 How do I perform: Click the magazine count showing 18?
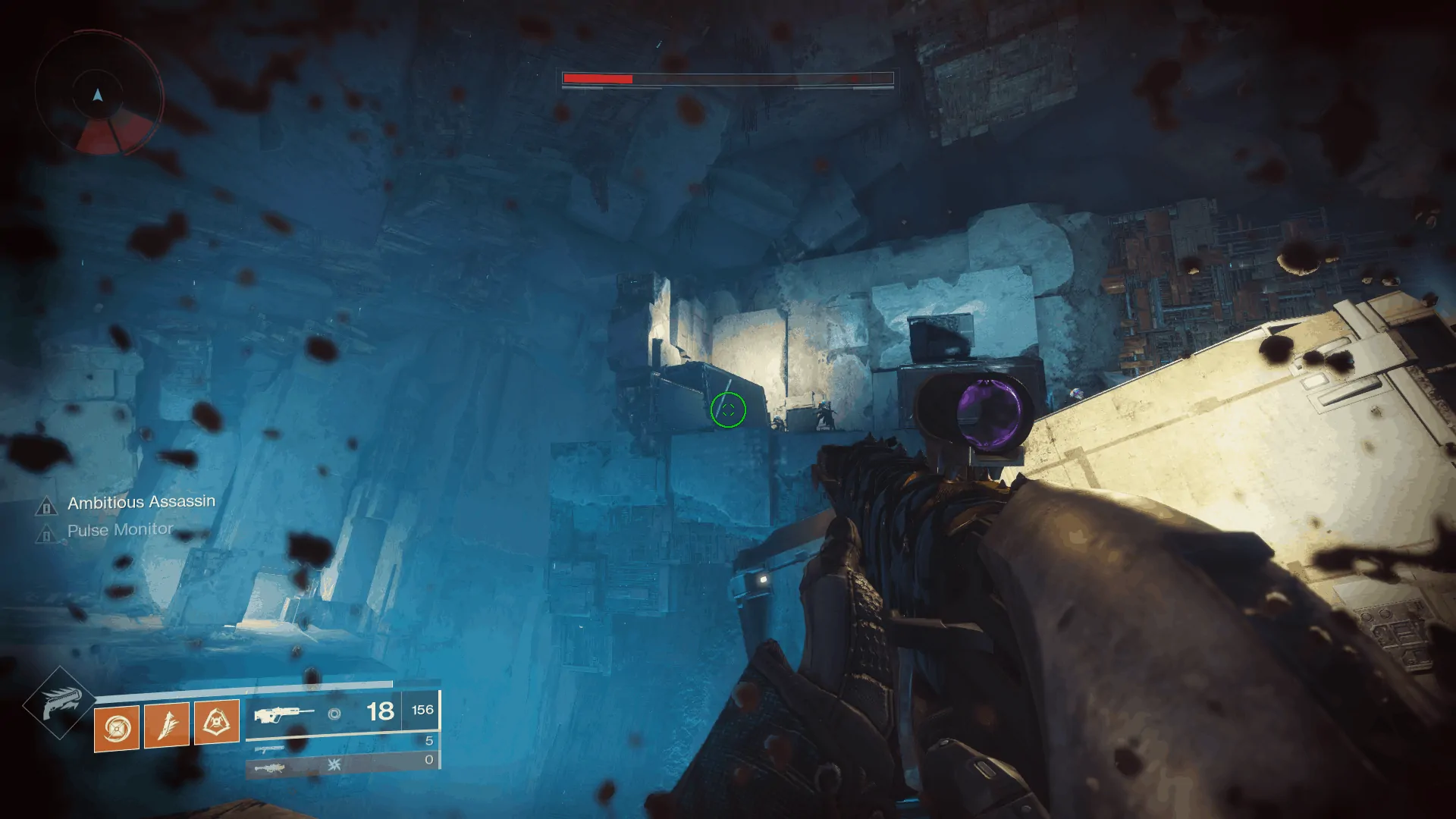pos(379,711)
